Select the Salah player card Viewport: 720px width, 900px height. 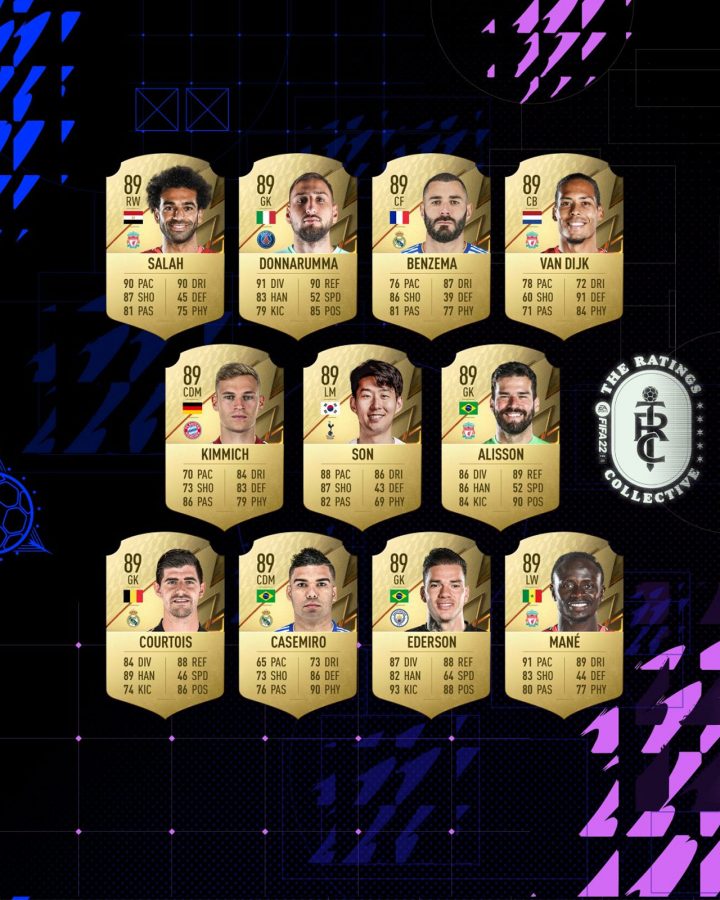click(165, 245)
